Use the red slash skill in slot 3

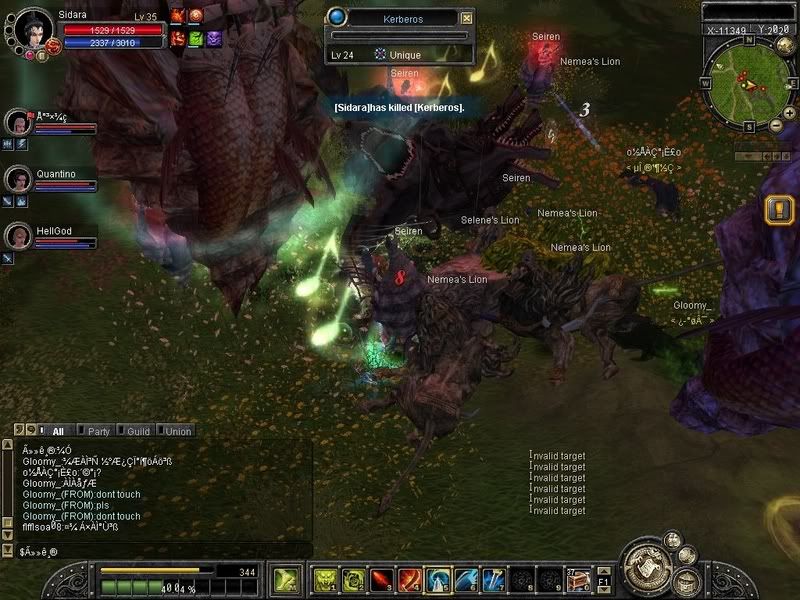(384, 579)
